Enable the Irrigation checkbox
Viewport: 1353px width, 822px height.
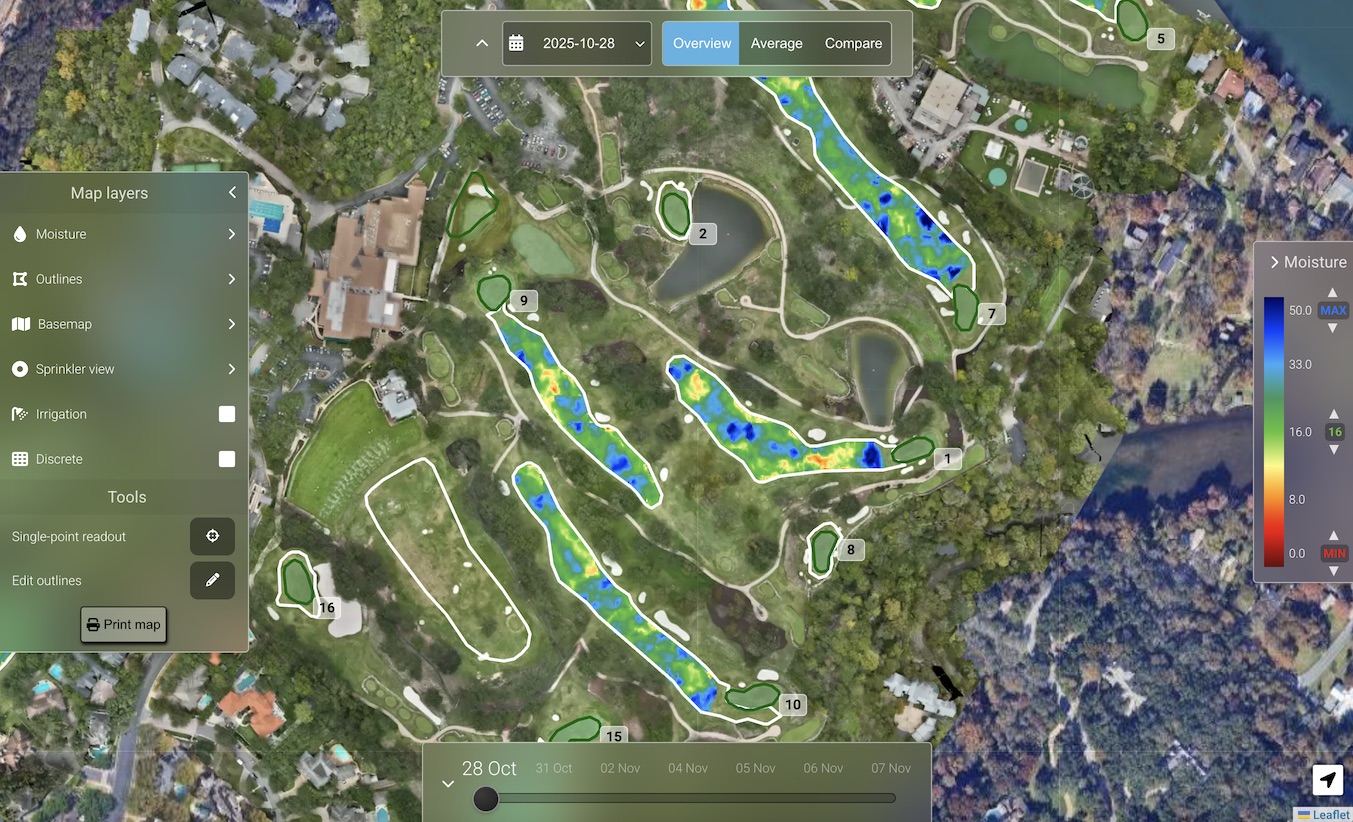pyautogui.click(x=227, y=414)
